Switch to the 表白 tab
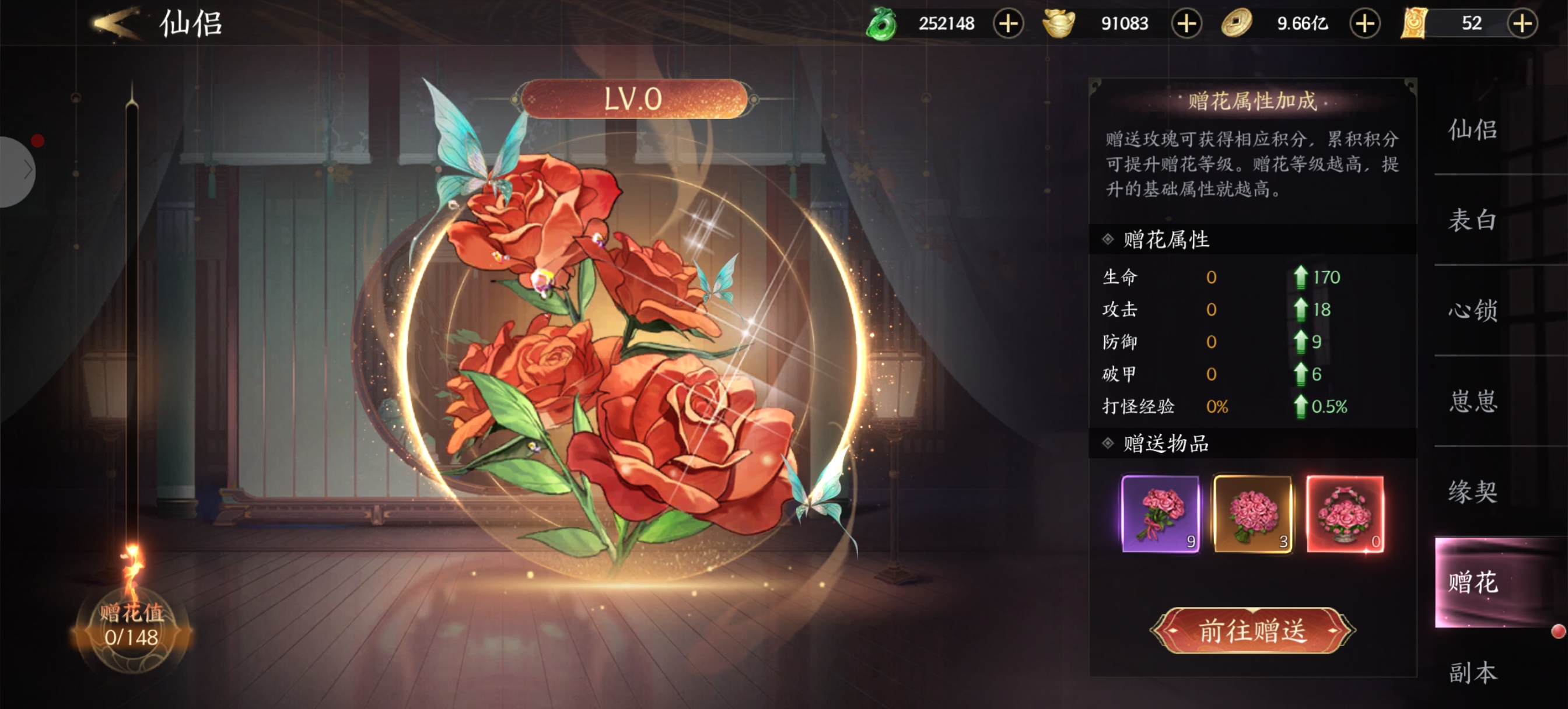This screenshot has height=709, width=1568. click(x=1472, y=220)
